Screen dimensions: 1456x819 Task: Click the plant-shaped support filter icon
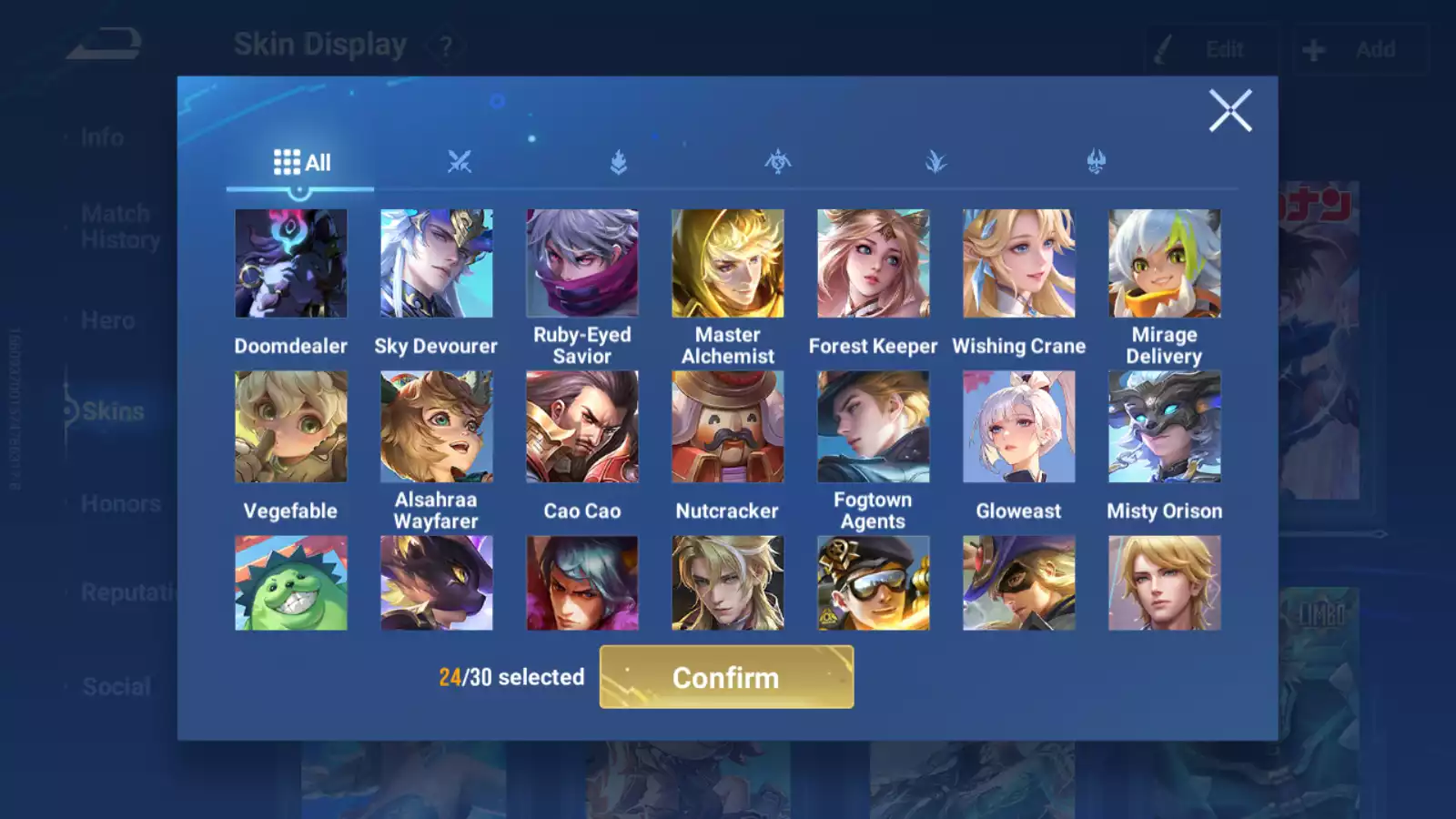pos(935,162)
